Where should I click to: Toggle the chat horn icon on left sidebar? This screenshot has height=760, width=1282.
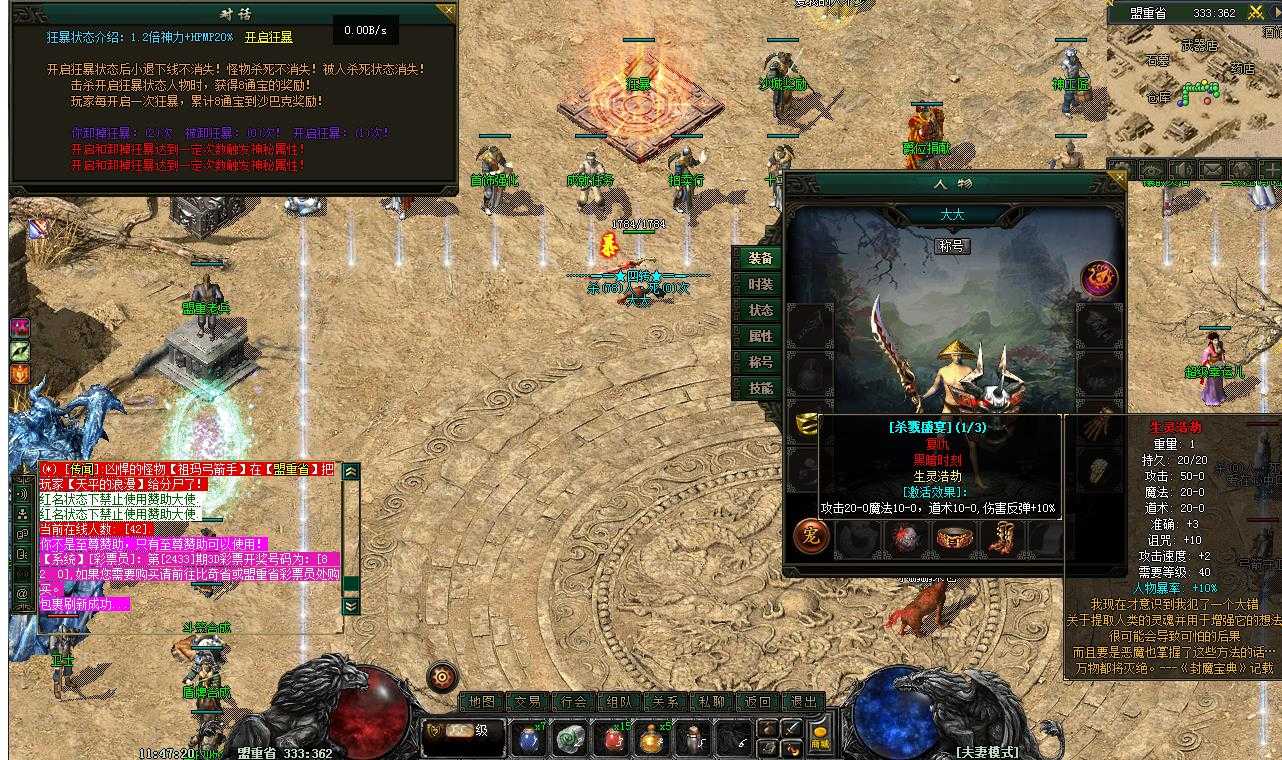click(22, 494)
